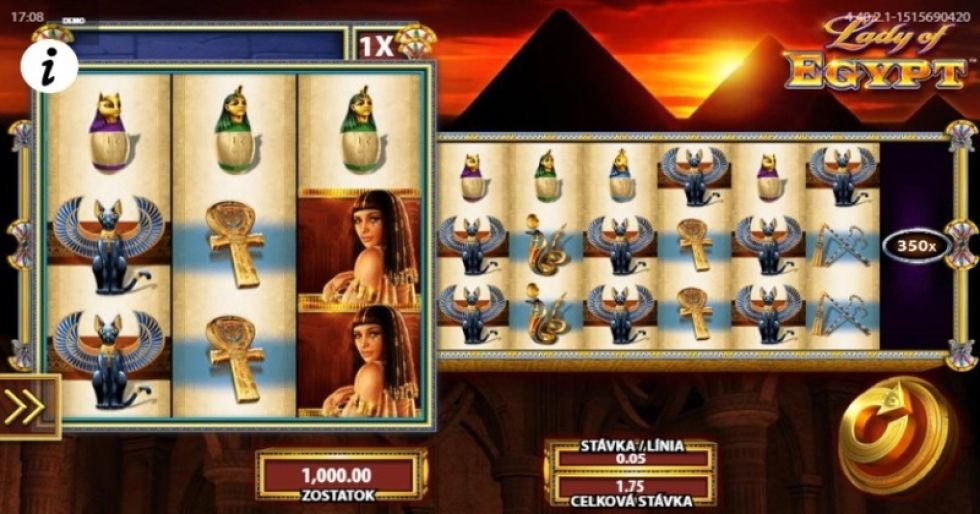980x514 pixels.
Task: Open the celková stávka total bet field
Action: point(630,488)
